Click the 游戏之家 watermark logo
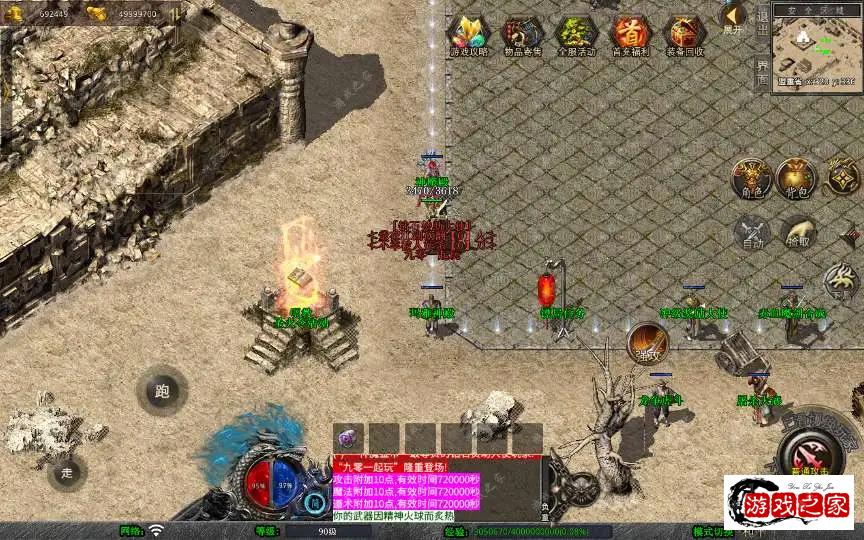Viewport: 864px width, 540px height. click(x=789, y=501)
